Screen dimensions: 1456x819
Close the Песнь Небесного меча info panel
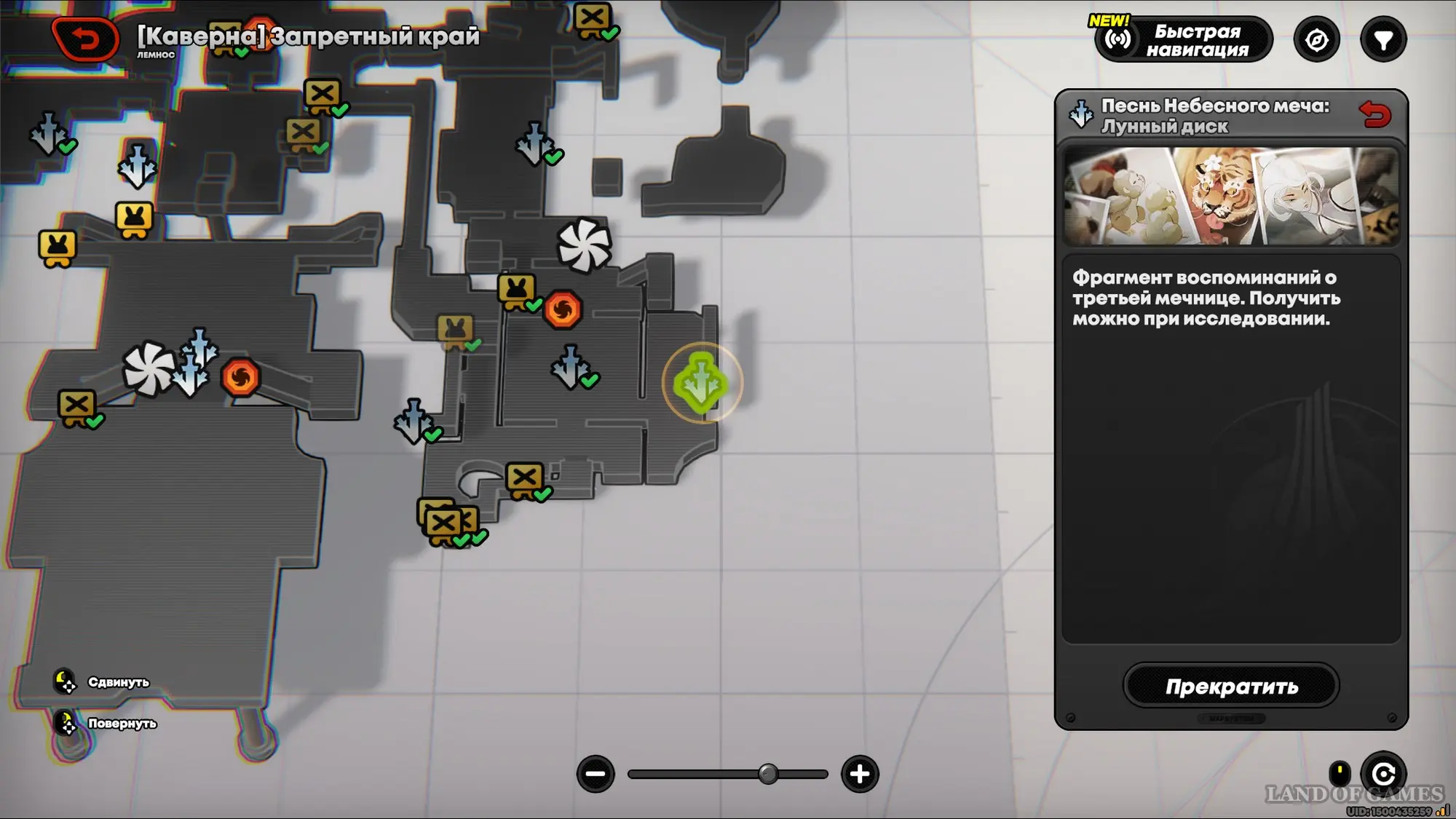[x=1374, y=115]
